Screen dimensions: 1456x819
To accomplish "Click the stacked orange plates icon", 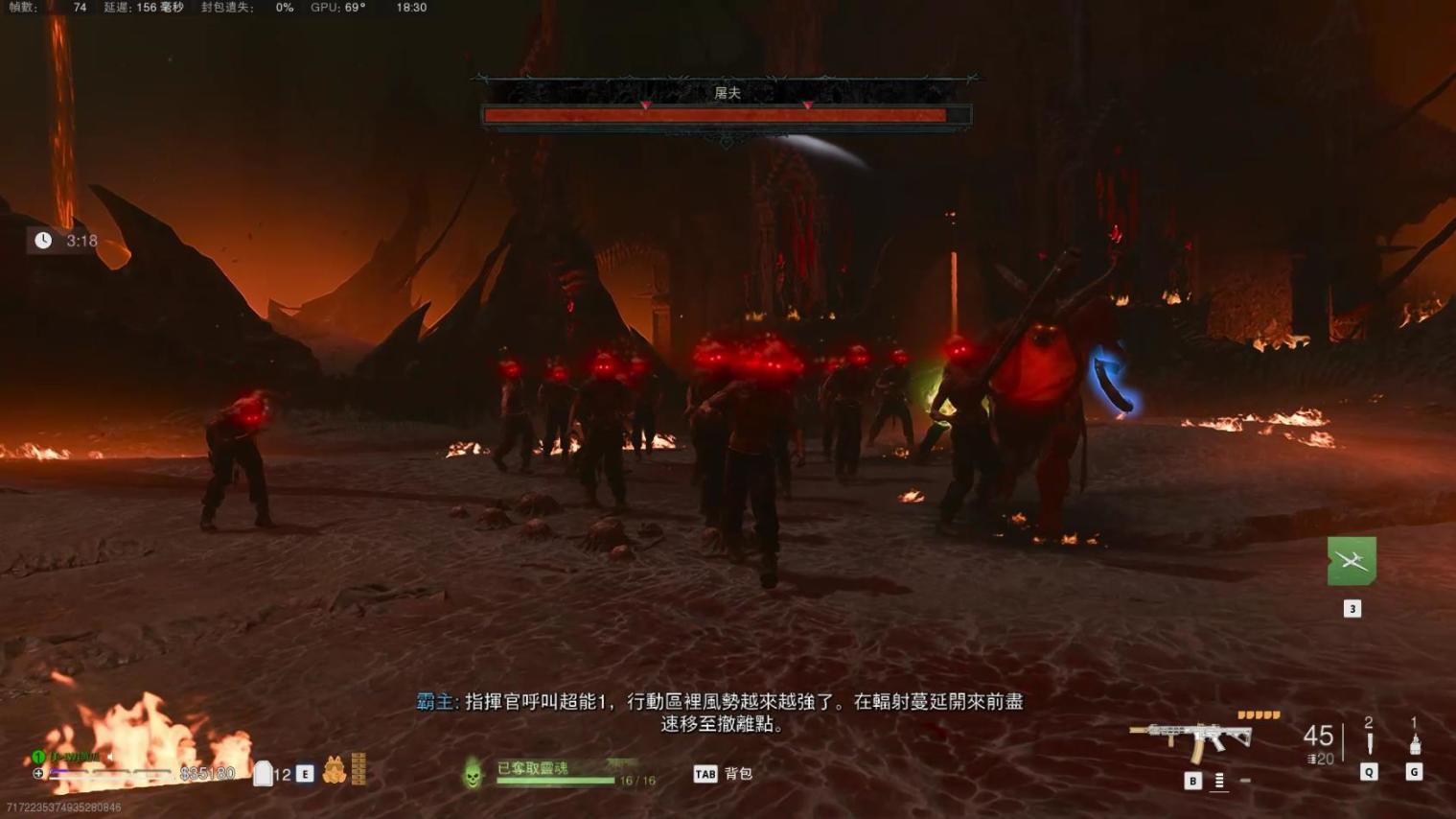I will [x=358, y=769].
